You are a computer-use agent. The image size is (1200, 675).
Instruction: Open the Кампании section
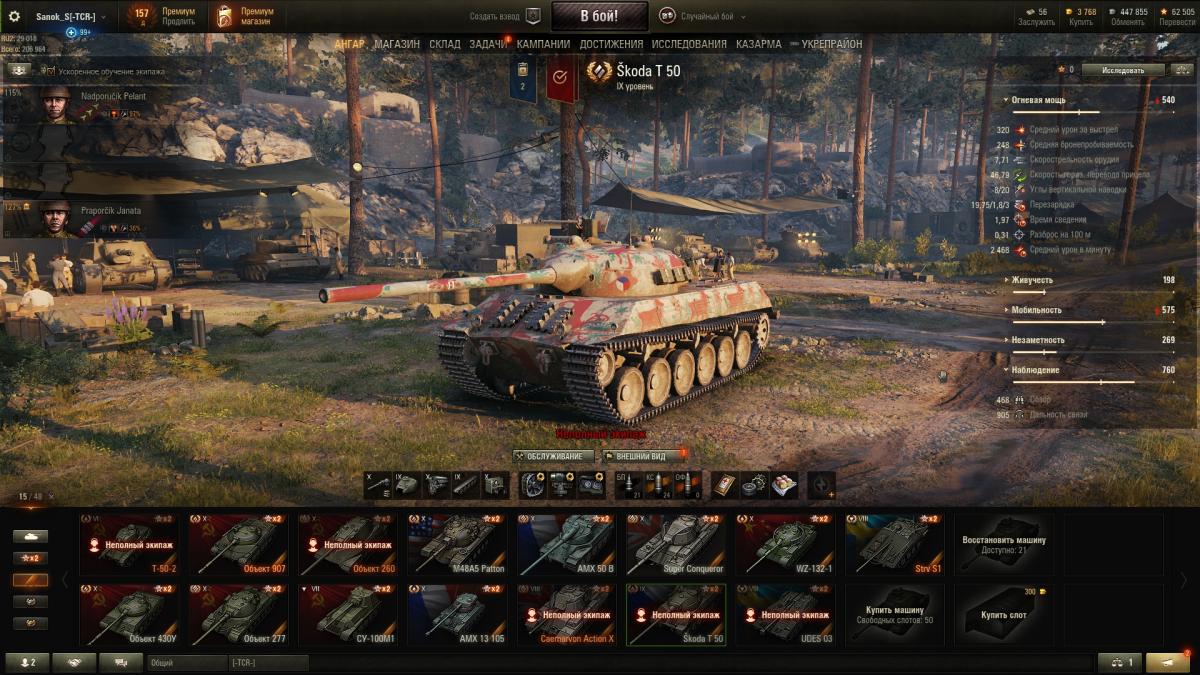click(545, 44)
